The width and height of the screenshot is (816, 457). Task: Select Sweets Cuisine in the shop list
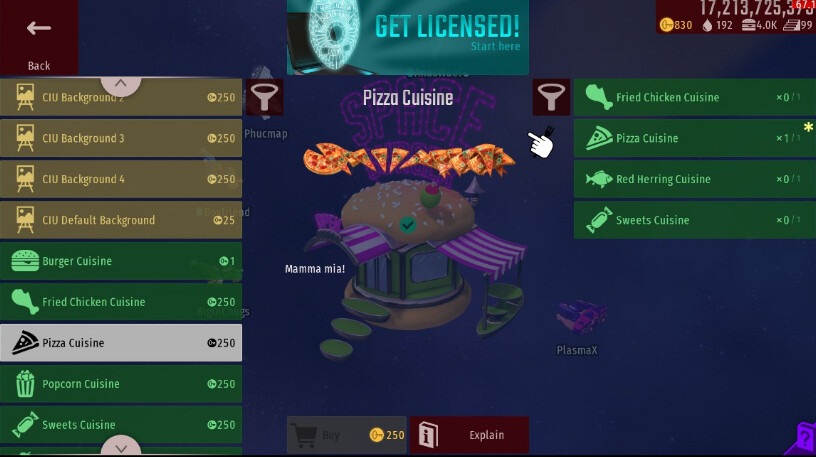tap(121, 425)
